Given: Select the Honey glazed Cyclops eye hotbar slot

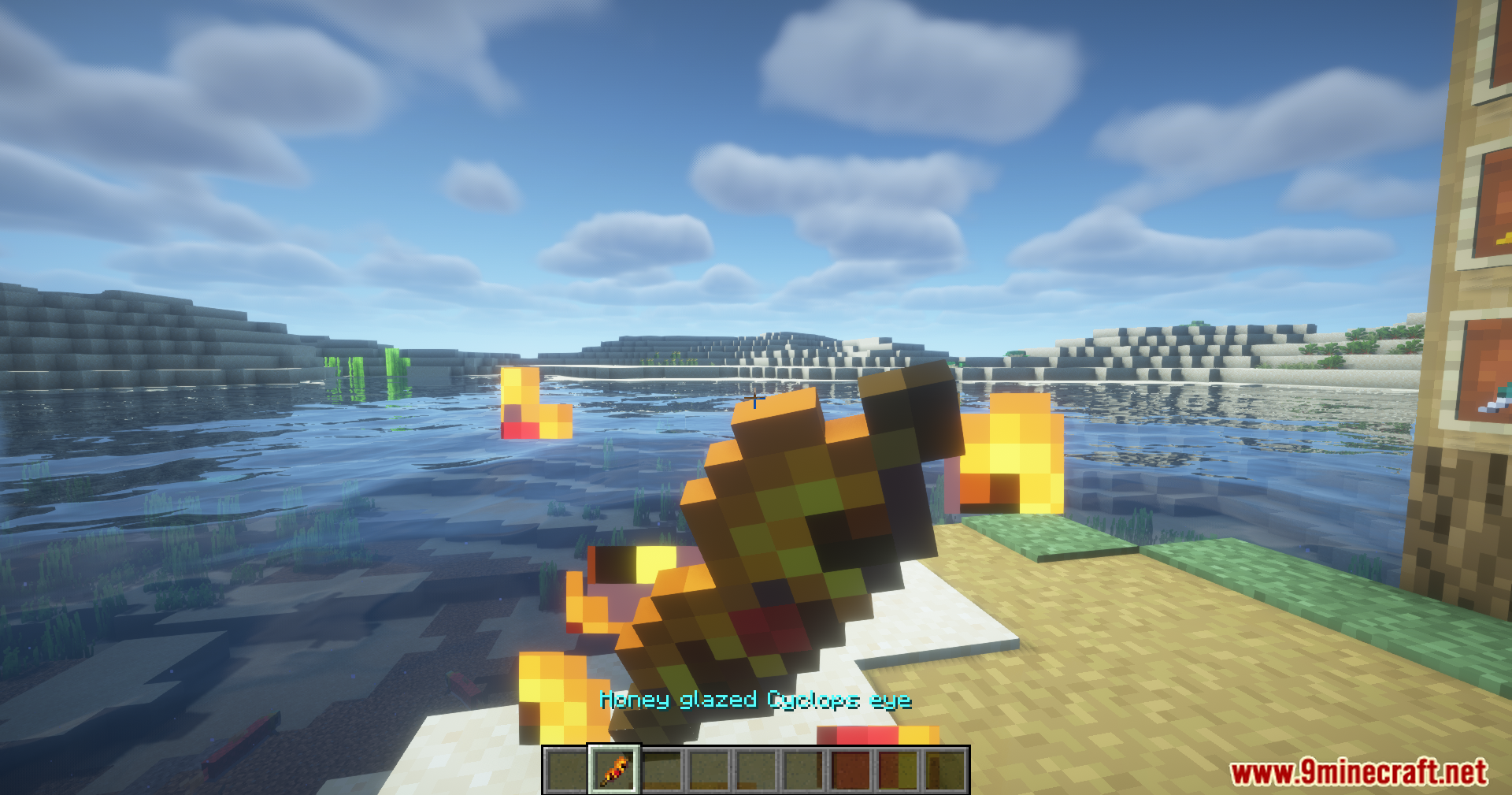Looking at the screenshot, I should click(x=614, y=770).
